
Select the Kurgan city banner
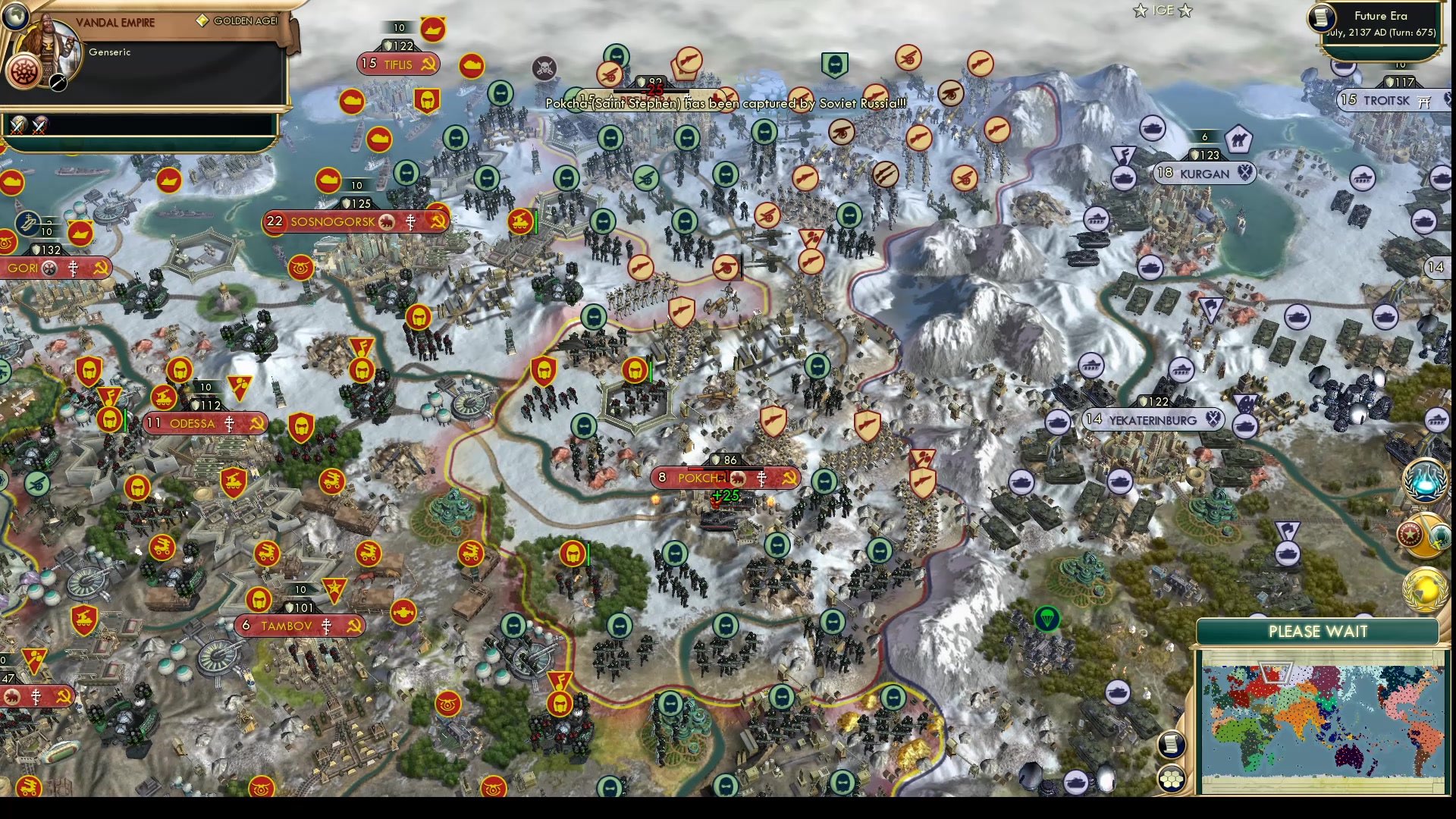coord(1204,174)
